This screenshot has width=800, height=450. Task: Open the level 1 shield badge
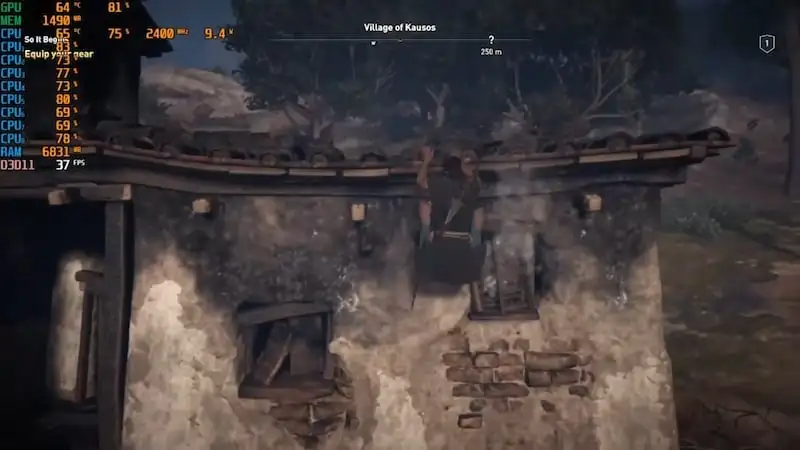point(767,43)
